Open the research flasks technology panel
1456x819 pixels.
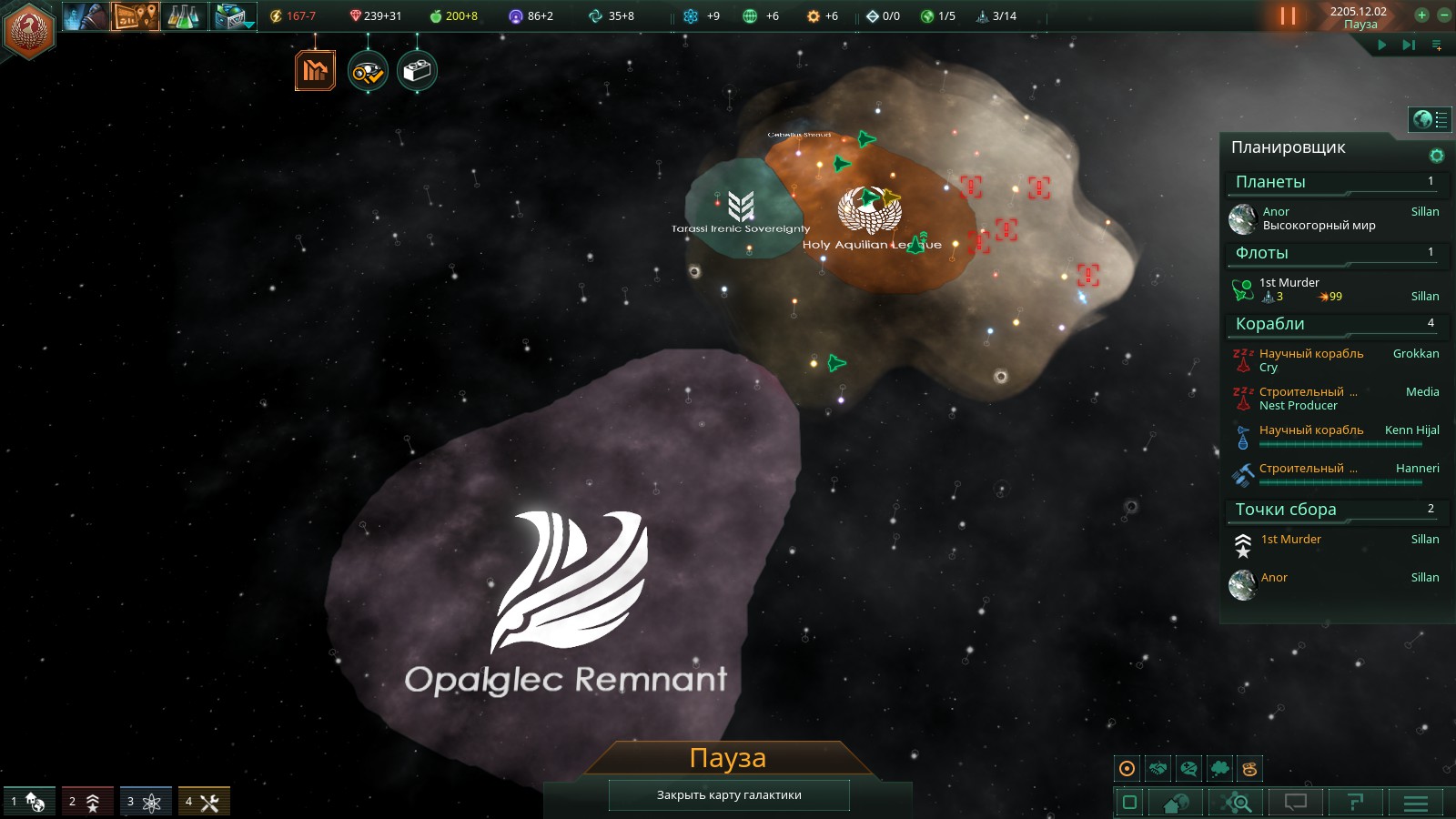[x=183, y=16]
